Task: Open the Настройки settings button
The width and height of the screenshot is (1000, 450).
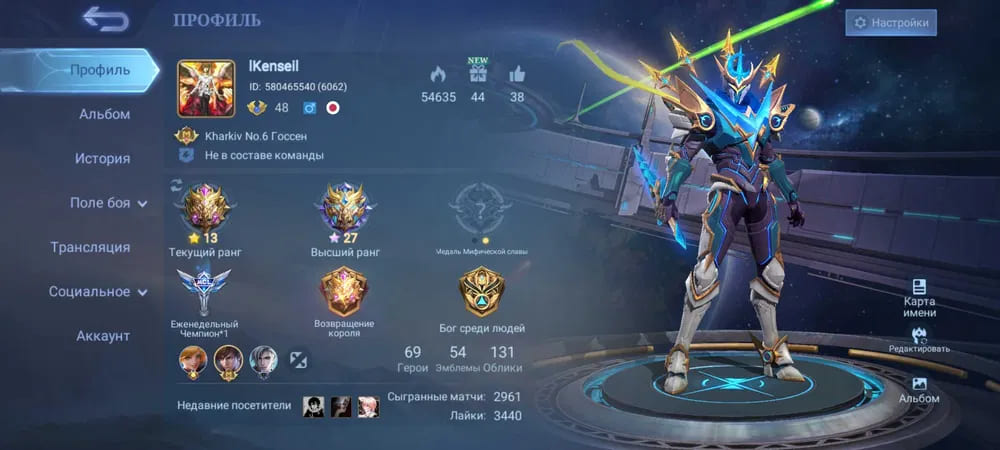Action: [x=890, y=22]
